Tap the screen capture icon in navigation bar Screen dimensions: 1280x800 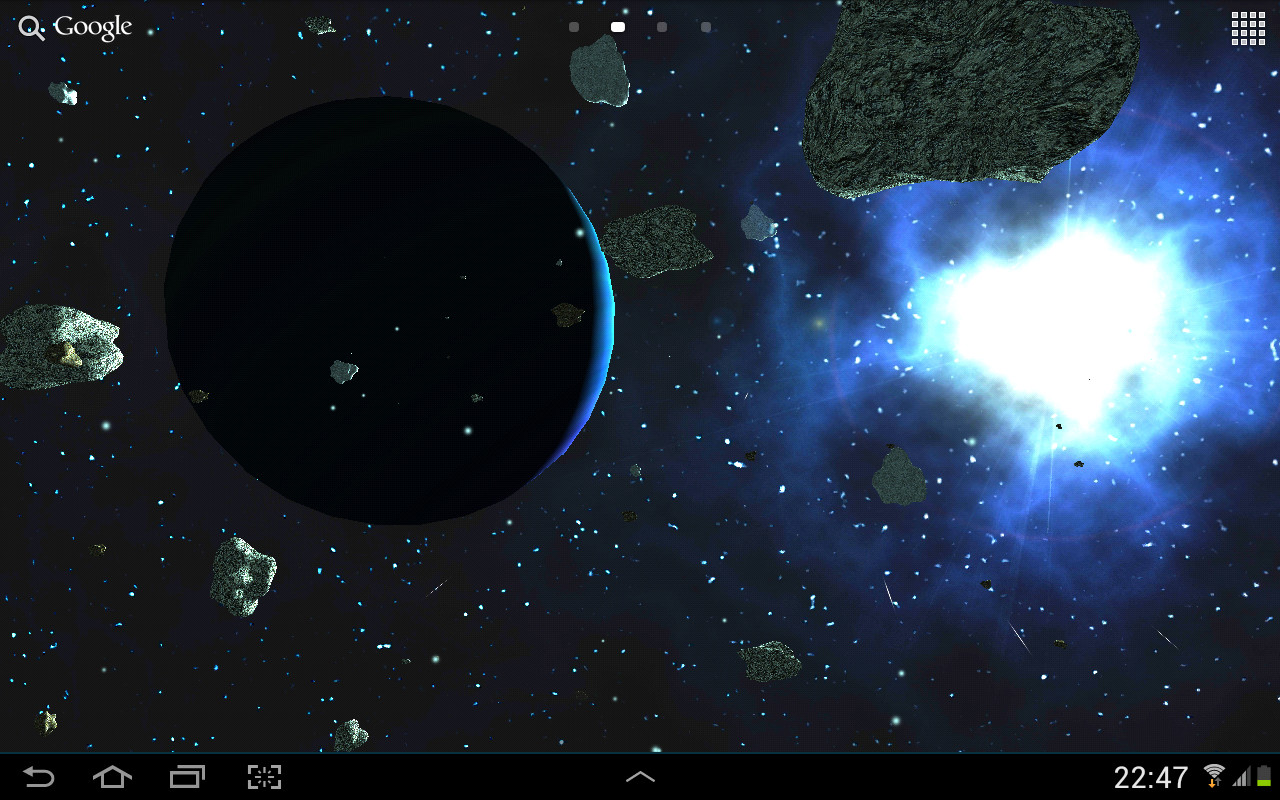(x=262, y=776)
